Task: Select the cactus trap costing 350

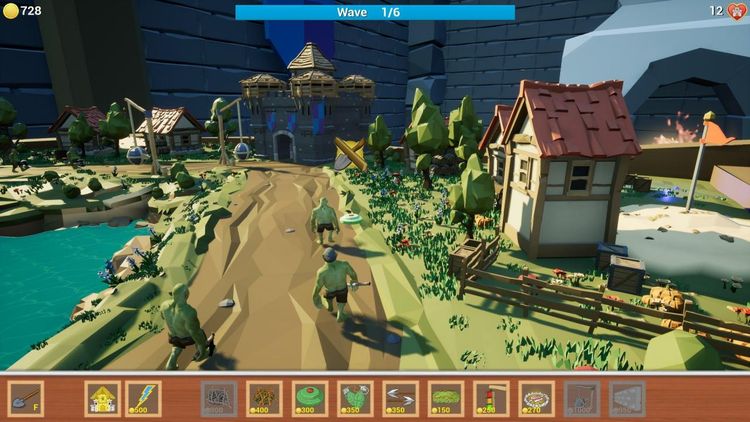Action: [356, 398]
